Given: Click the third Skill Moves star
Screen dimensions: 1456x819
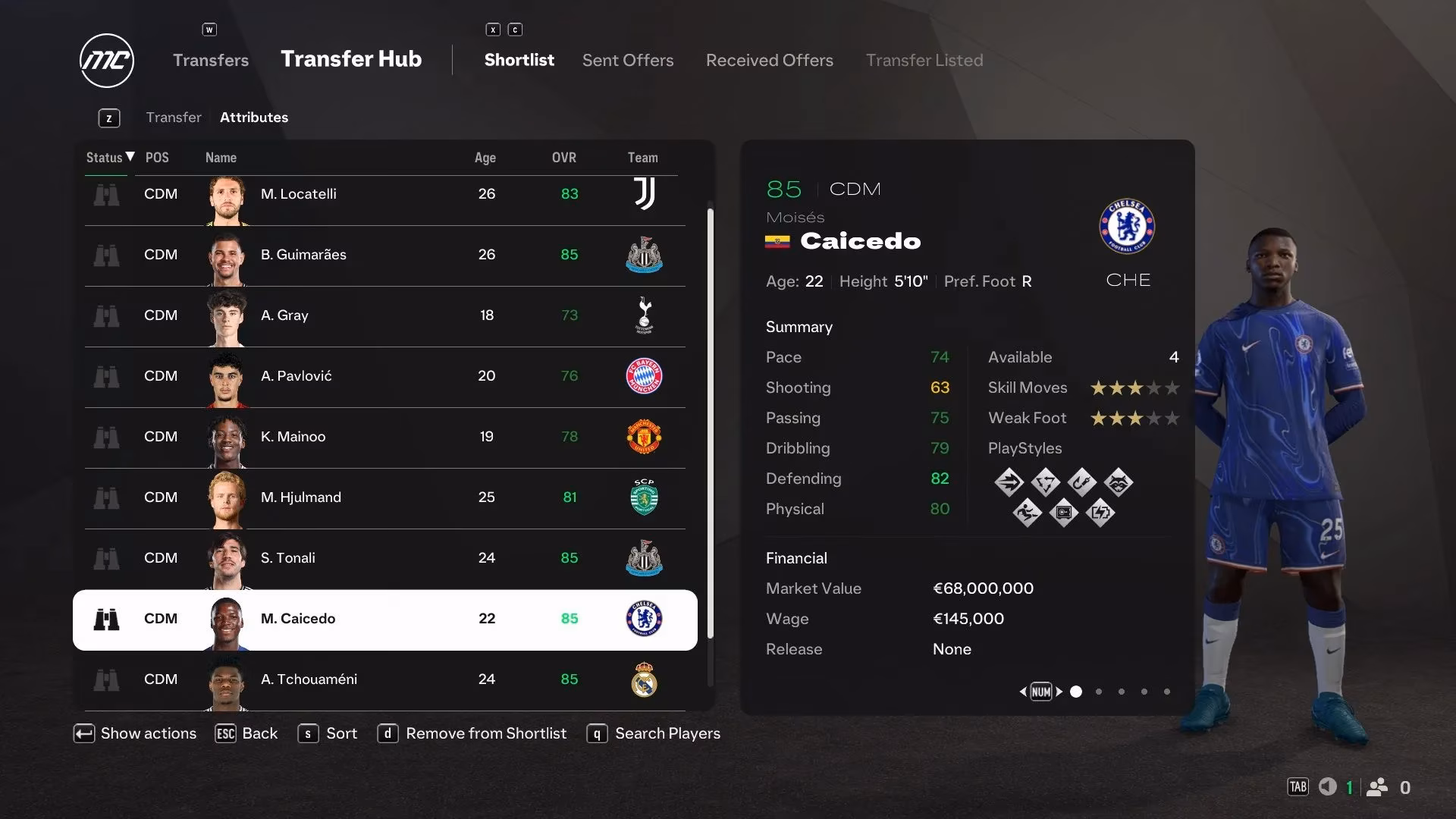Looking at the screenshot, I should point(1134,388).
